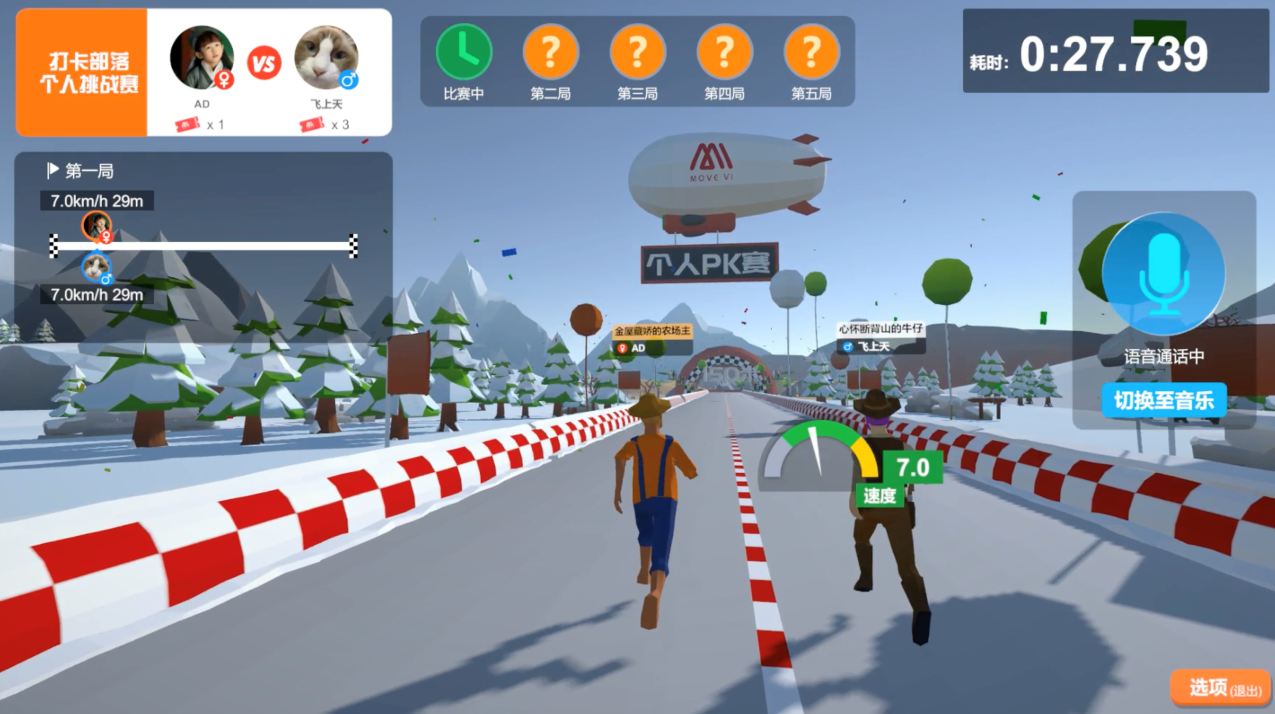View opponent 飞上天's cat avatar
1275x714 pixels.
326,57
